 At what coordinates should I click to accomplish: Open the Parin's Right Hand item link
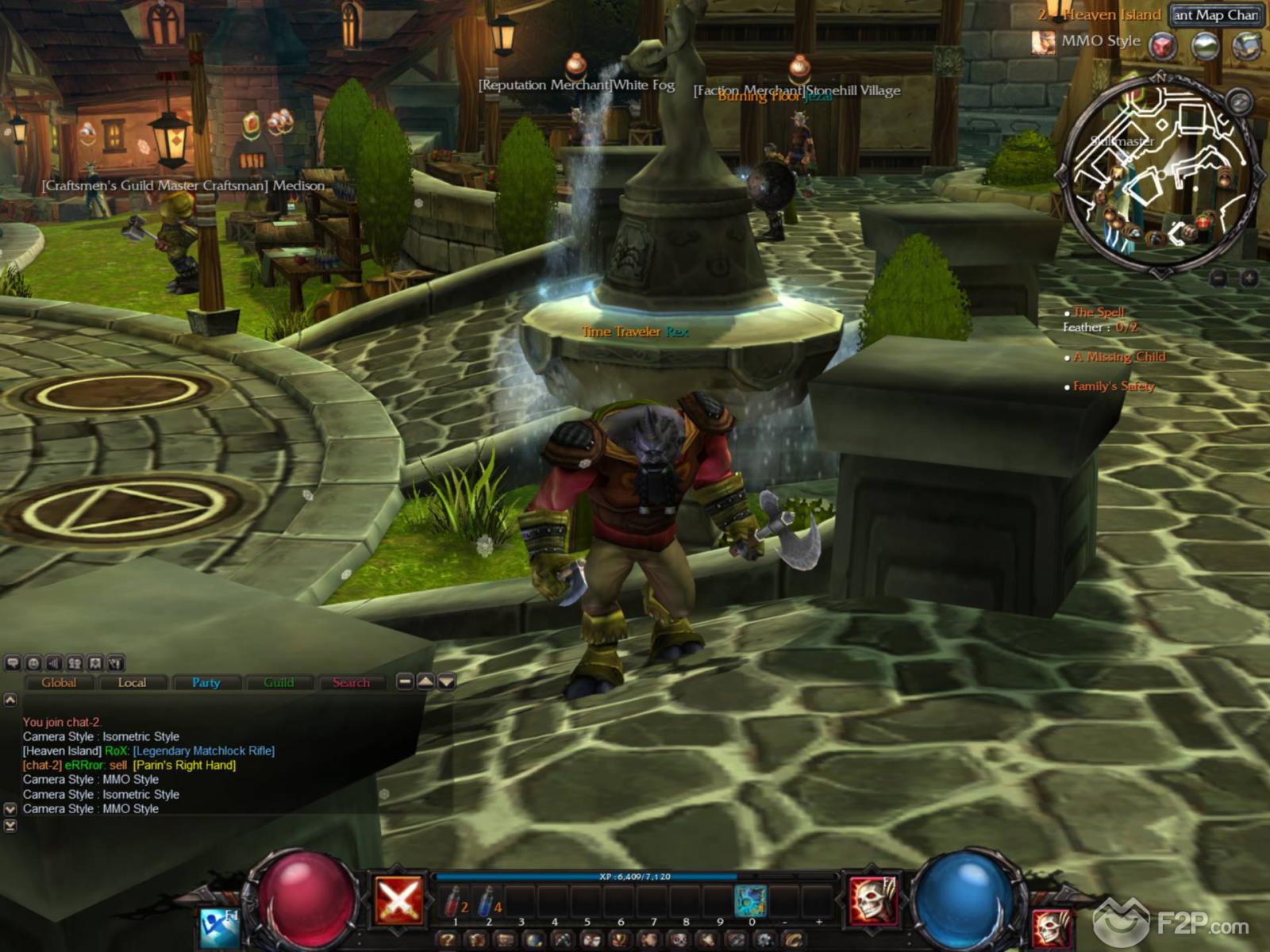(184, 765)
